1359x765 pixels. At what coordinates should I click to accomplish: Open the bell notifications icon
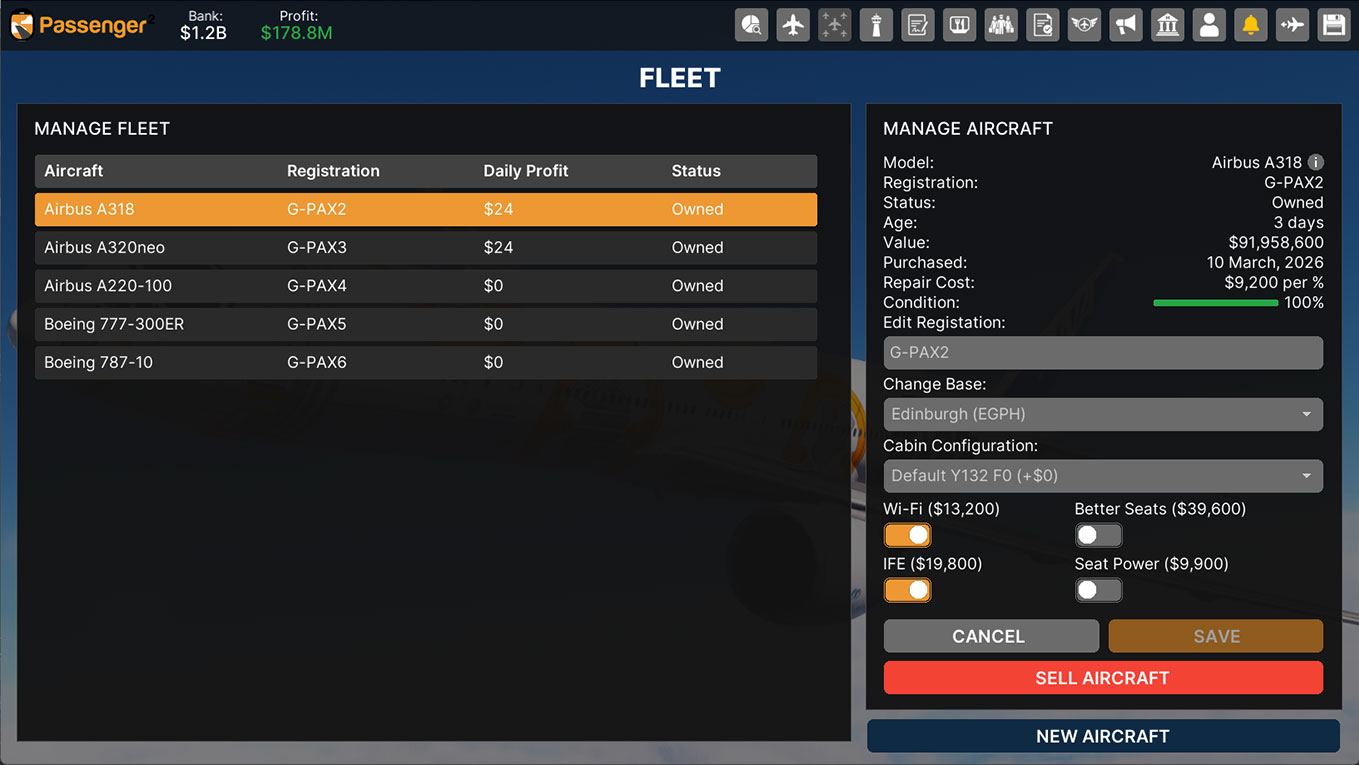pos(1250,25)
